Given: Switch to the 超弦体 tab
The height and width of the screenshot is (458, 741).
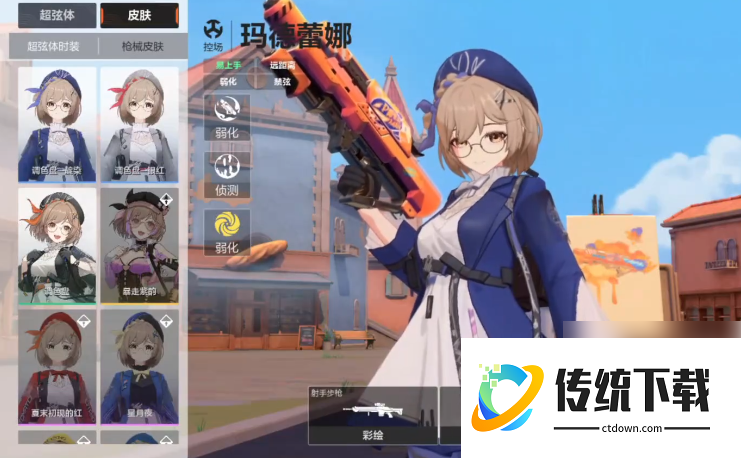Looking at the screenshot, I should tap(56, 15).
